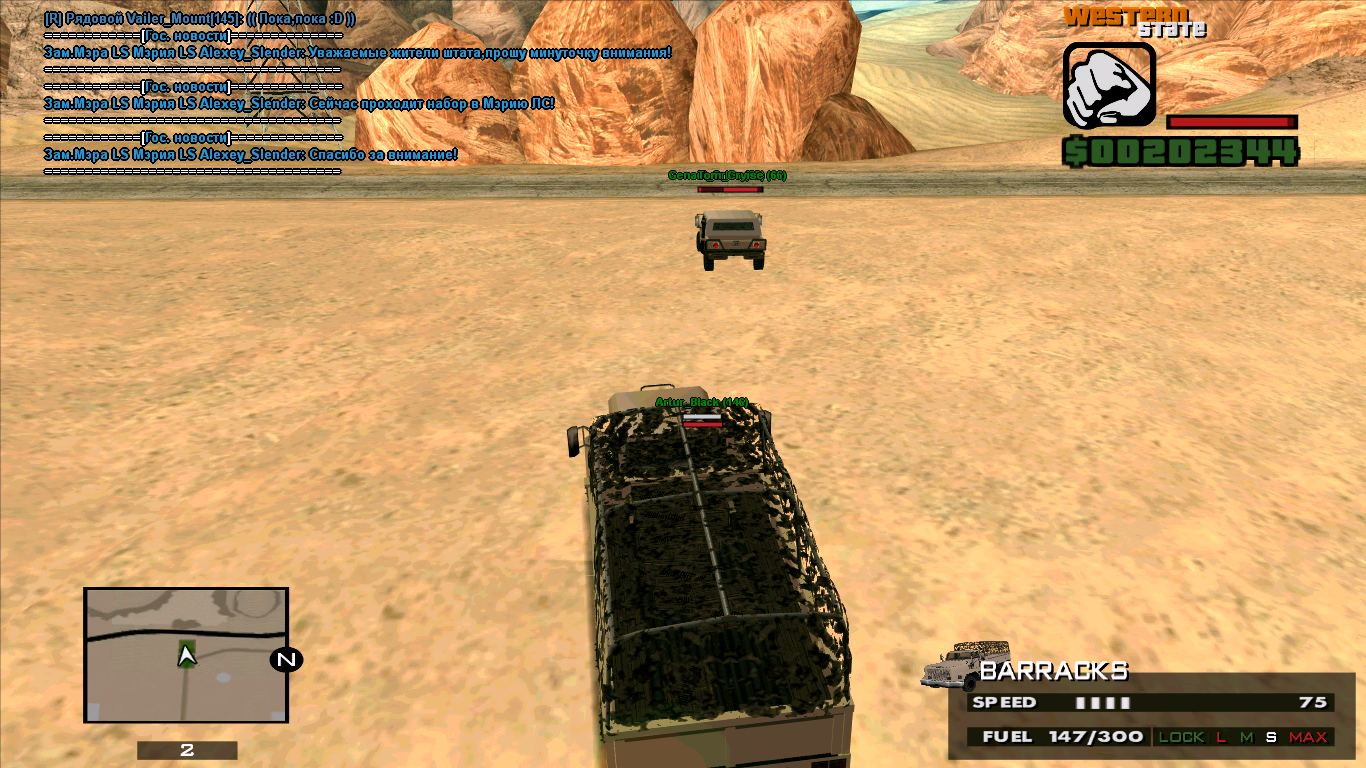This screenshot has width=1366, height=768.
Task: Click the Western State server logo
Action: point(1135,21)
